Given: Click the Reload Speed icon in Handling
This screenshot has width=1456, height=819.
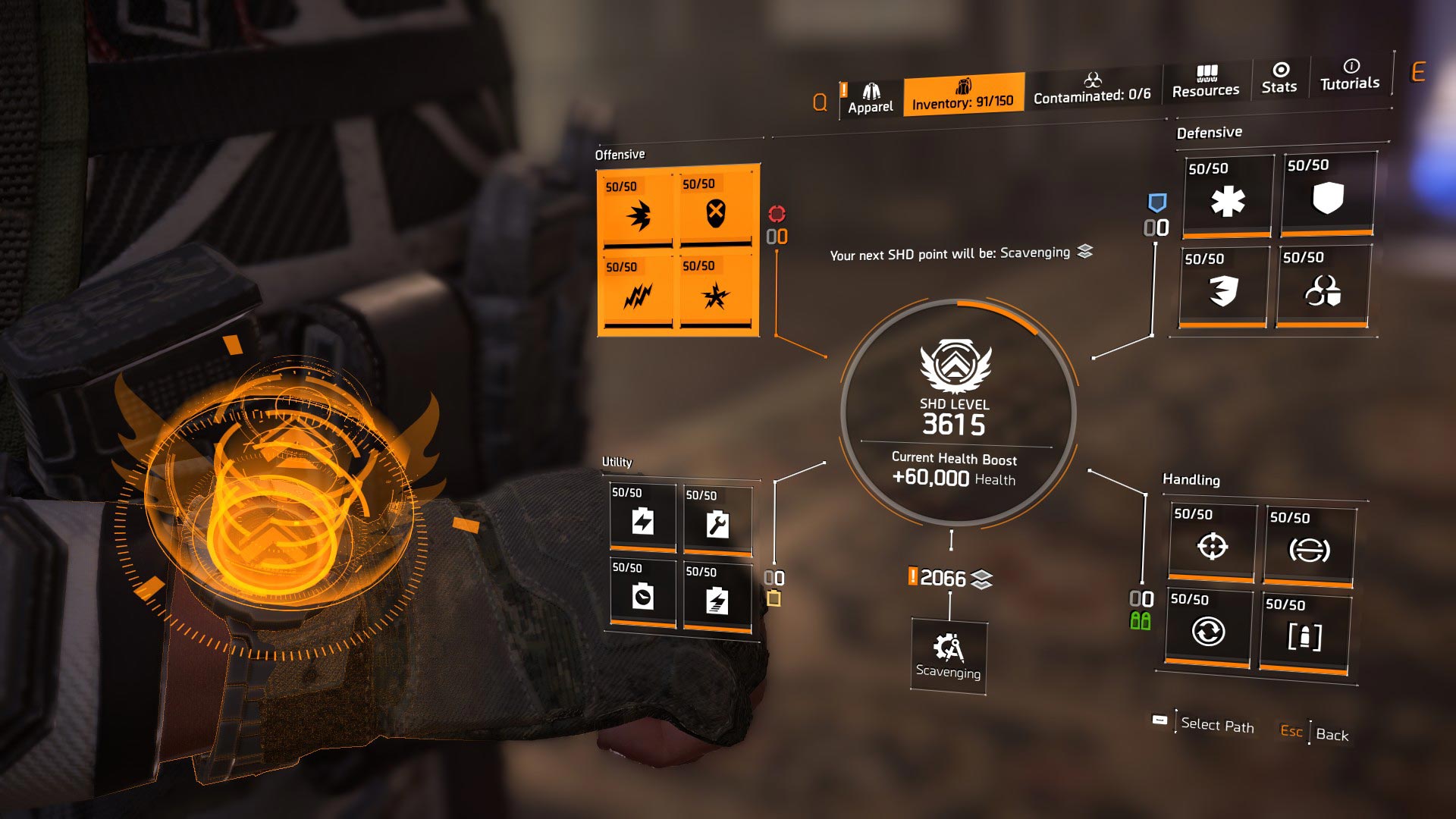Looking at the screenshot, I should click(1210, 632).
